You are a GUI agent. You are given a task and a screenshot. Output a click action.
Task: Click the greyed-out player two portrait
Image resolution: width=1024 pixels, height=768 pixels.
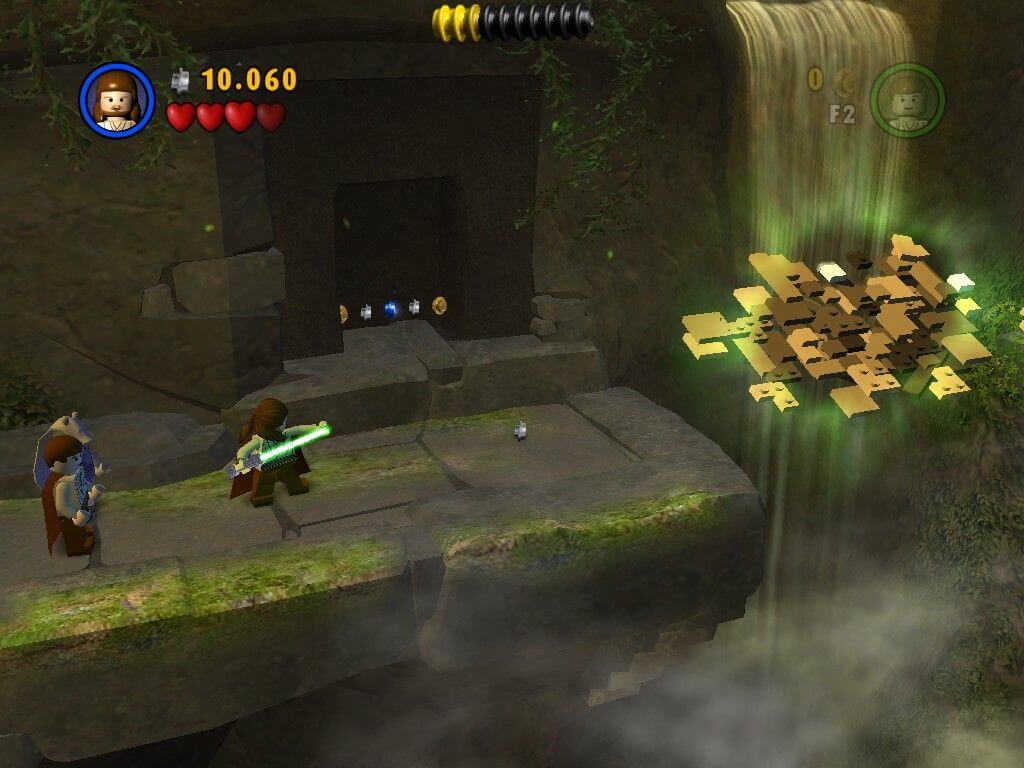coord(906,100)
